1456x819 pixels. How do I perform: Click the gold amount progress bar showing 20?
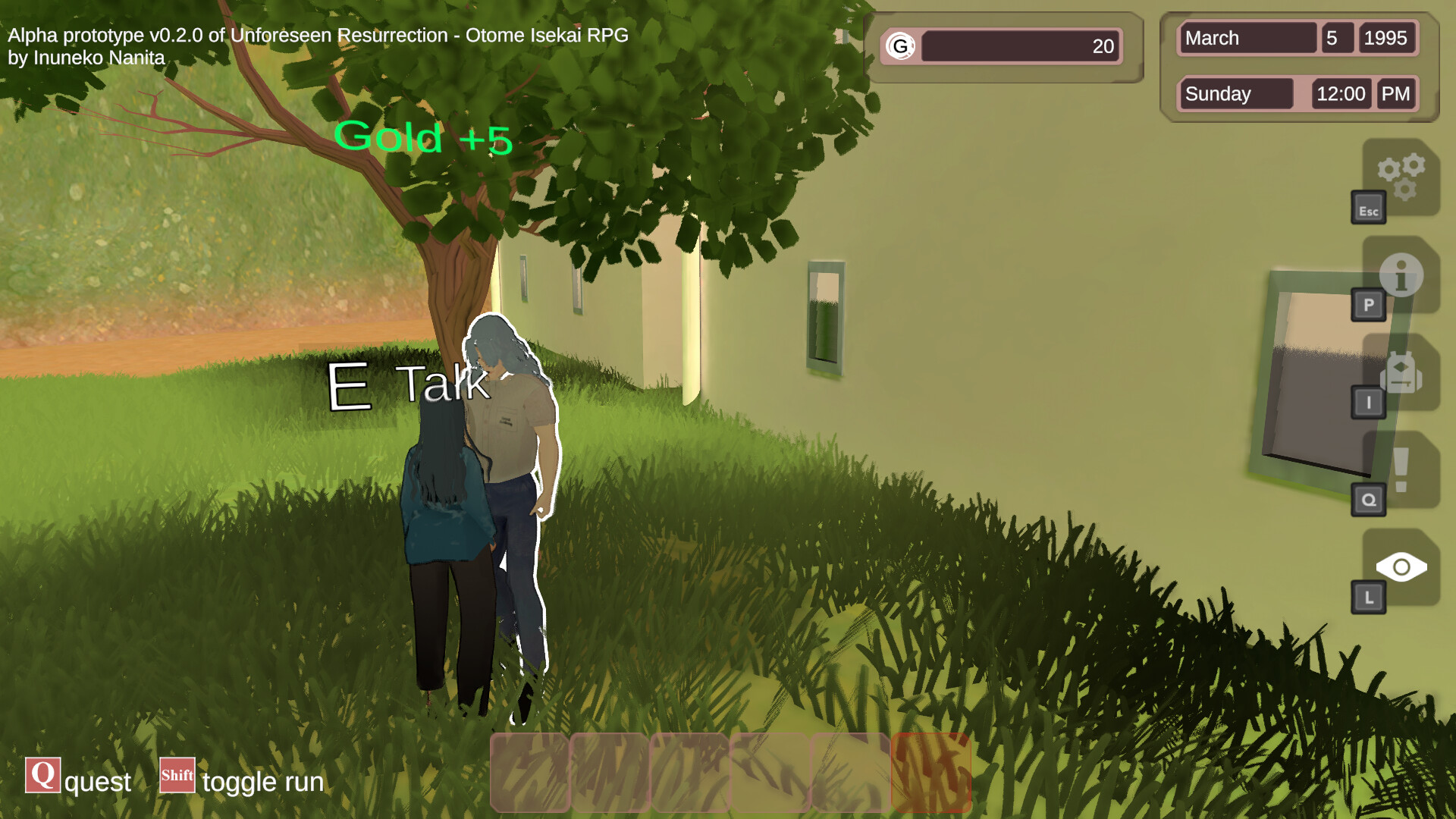click(1020, 45)
